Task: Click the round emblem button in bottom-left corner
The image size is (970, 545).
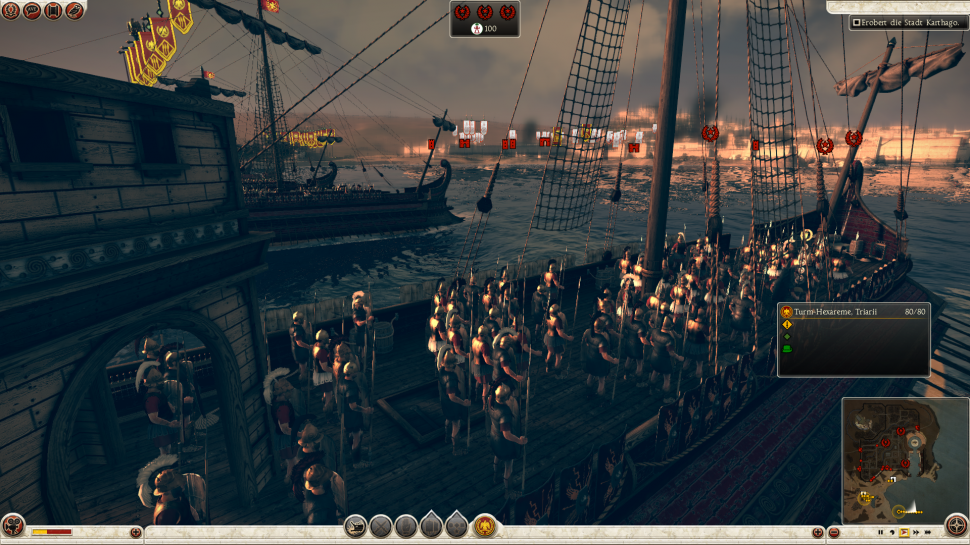Action: pos(13,526)
